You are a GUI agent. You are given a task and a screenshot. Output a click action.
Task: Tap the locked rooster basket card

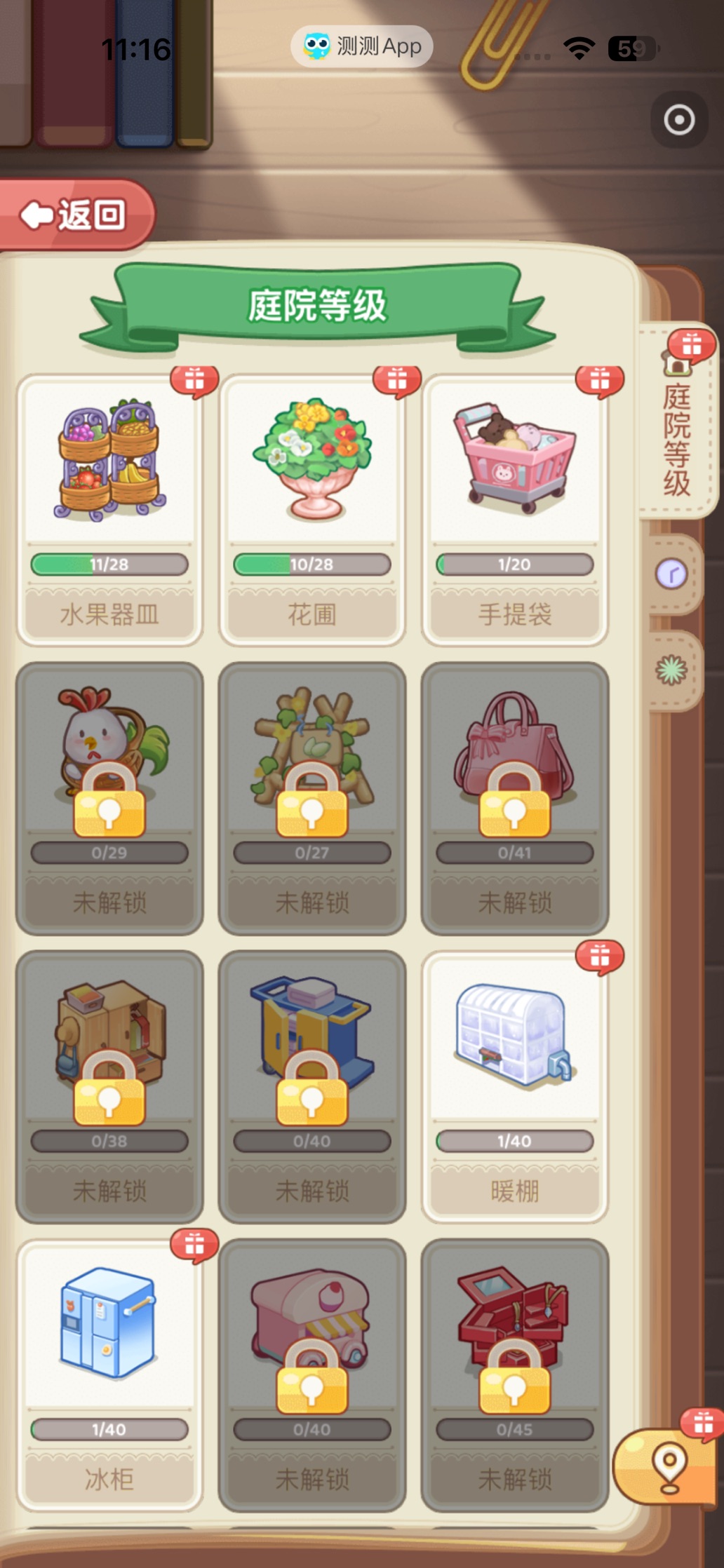pyautogui.click(x=109, y=797)
